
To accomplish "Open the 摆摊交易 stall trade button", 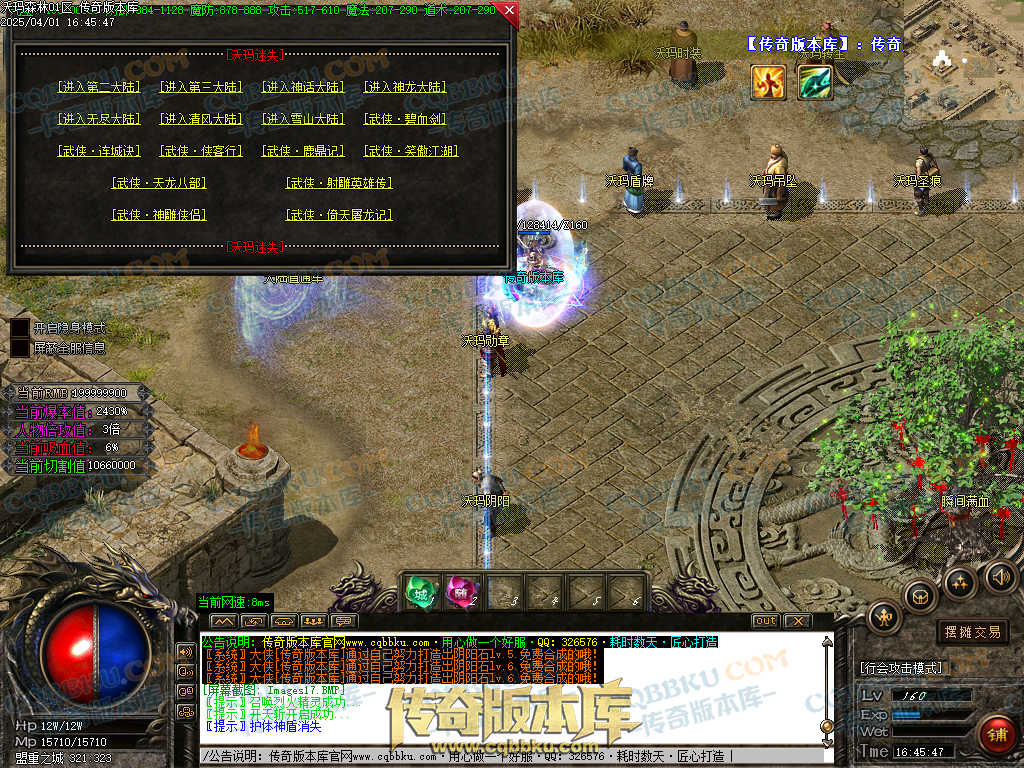I will click(972, 632).
